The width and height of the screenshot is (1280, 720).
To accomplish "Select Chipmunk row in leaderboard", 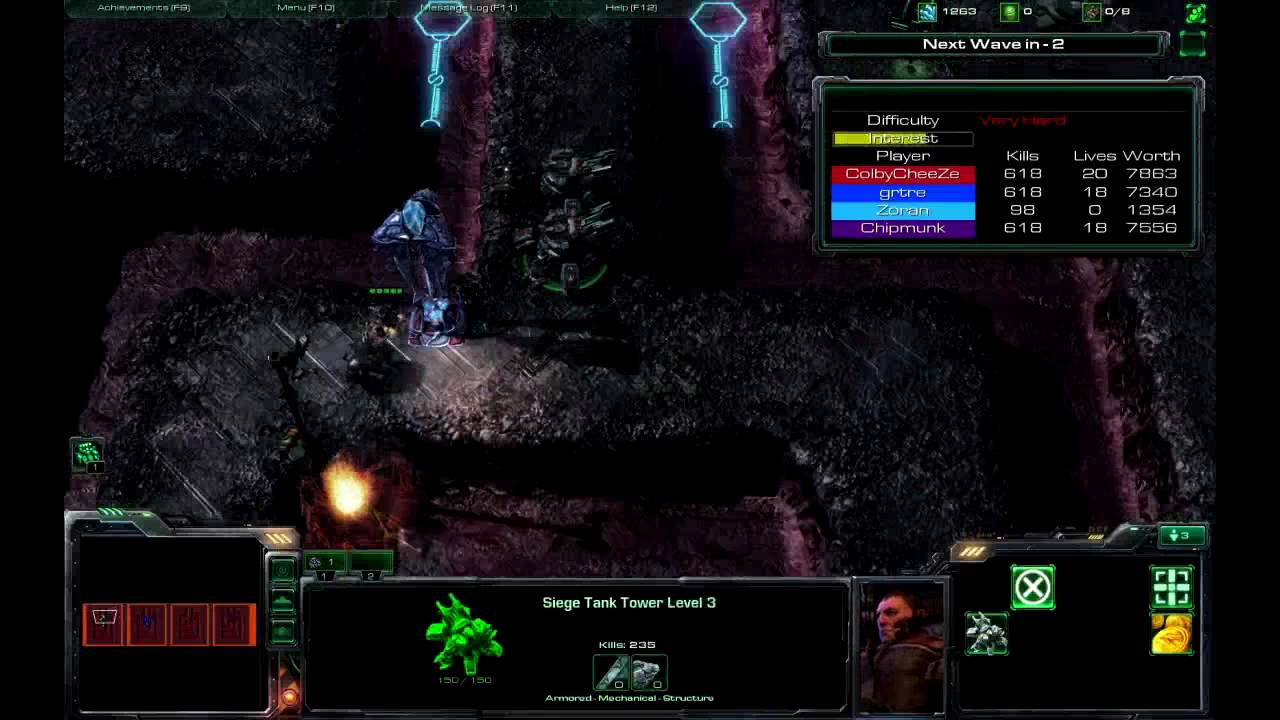I will pyautogui.click(x=903, y=228).
